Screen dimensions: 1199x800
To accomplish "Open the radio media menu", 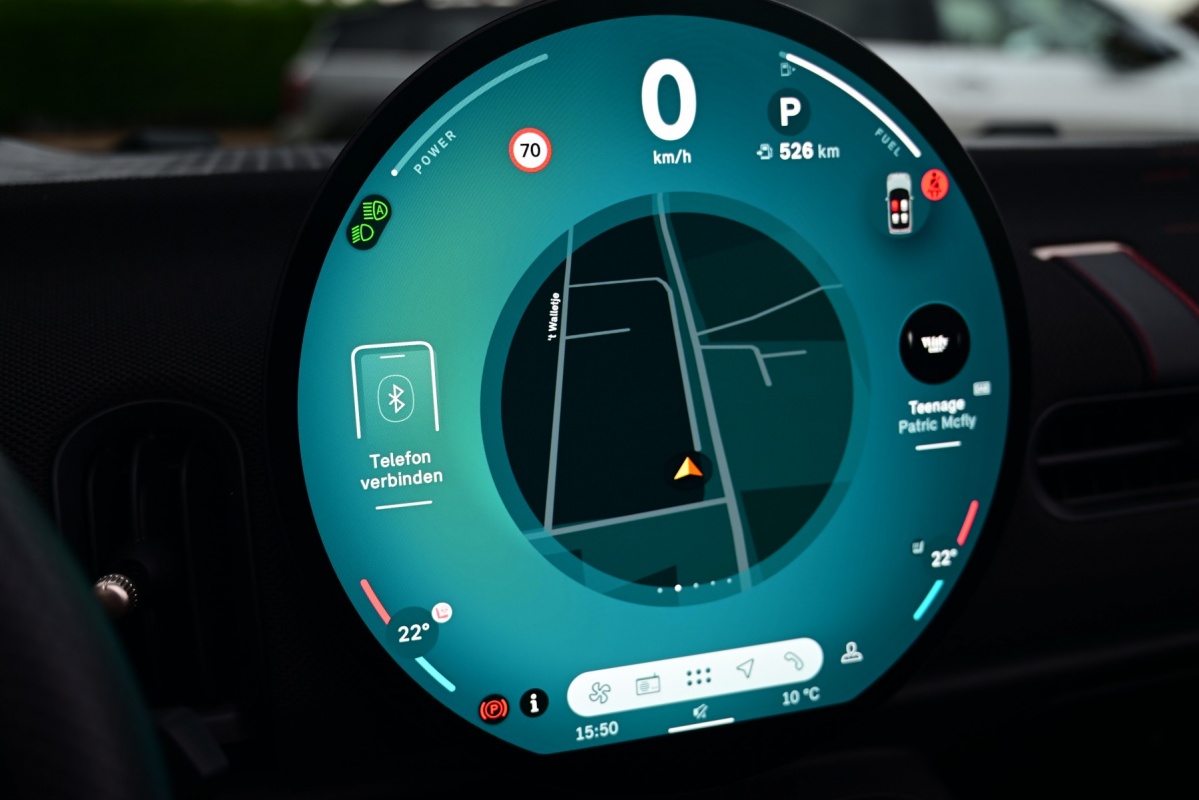I will [x=648, y=685].
